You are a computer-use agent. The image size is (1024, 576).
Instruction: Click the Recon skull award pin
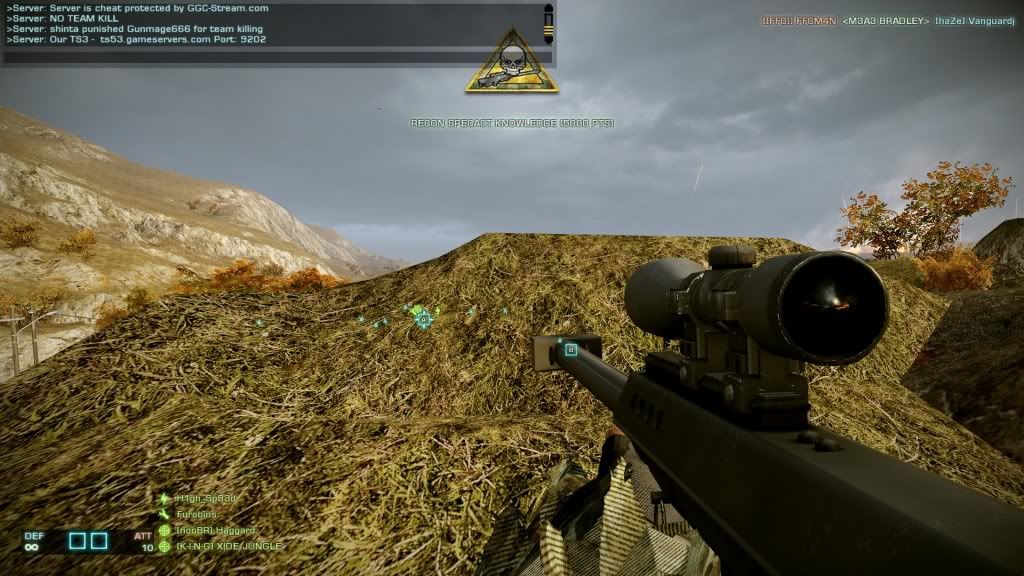click(511, 61)
